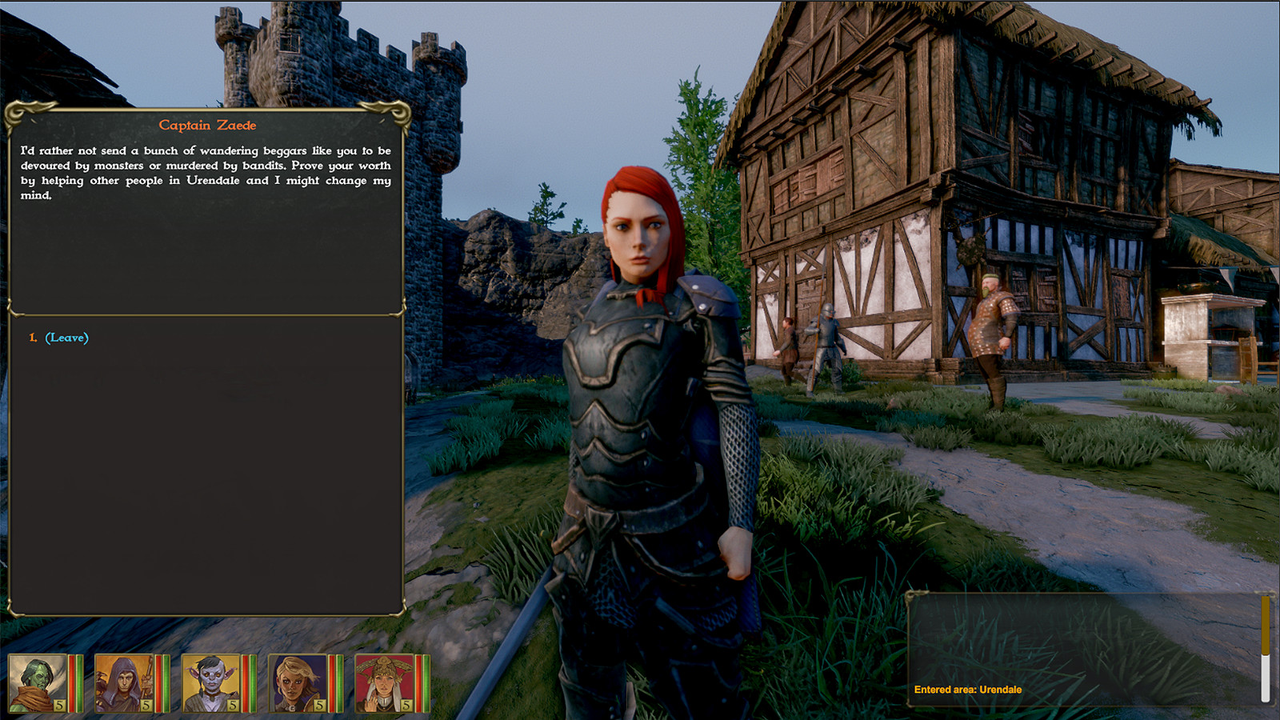
Task: Select the green-skinned orc party portrait
Action: 38,683
